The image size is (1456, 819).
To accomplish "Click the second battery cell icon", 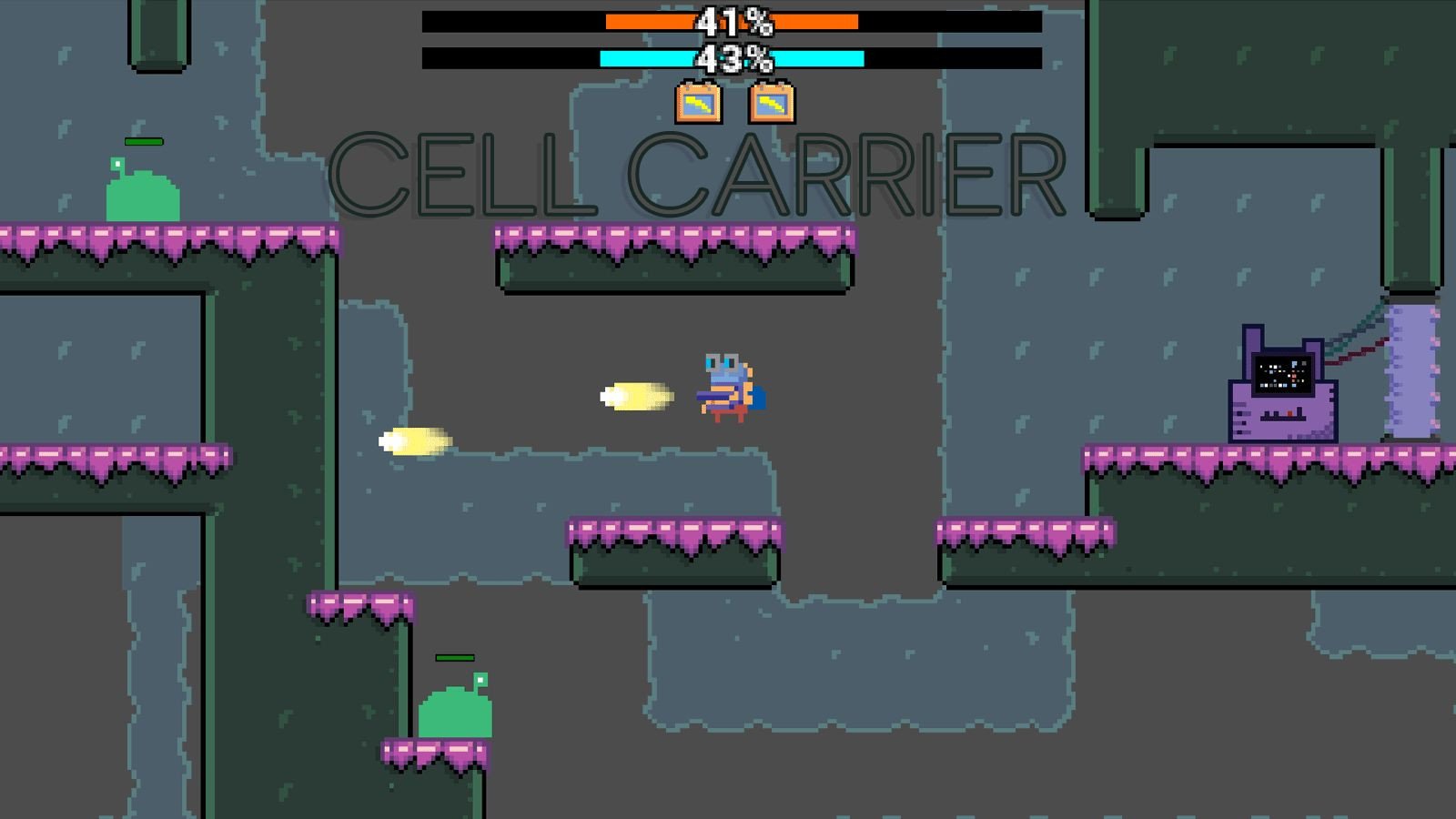I will pos(771,103).
